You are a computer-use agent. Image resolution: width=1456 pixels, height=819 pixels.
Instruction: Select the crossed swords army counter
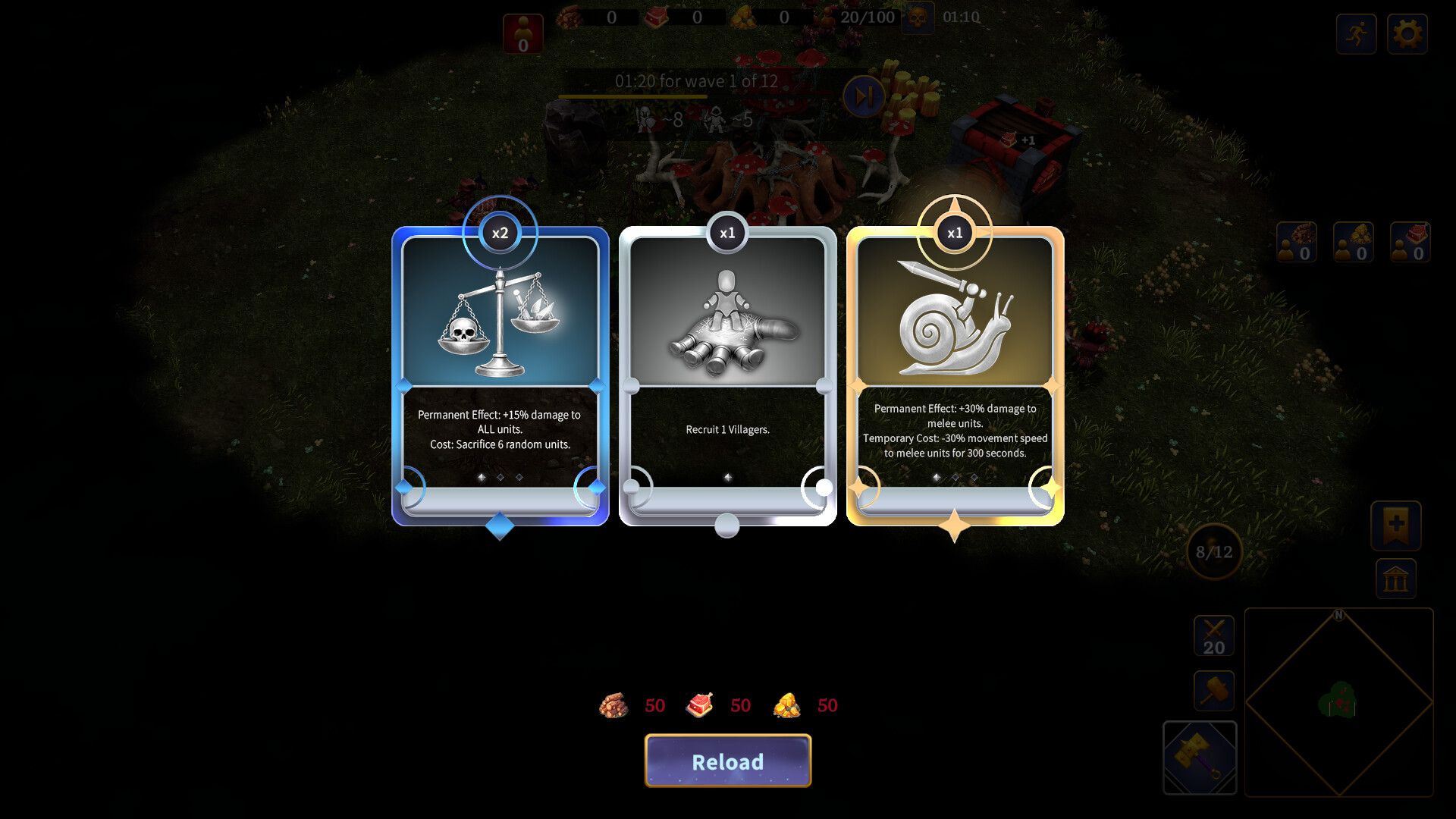(x=1214, y=635)
